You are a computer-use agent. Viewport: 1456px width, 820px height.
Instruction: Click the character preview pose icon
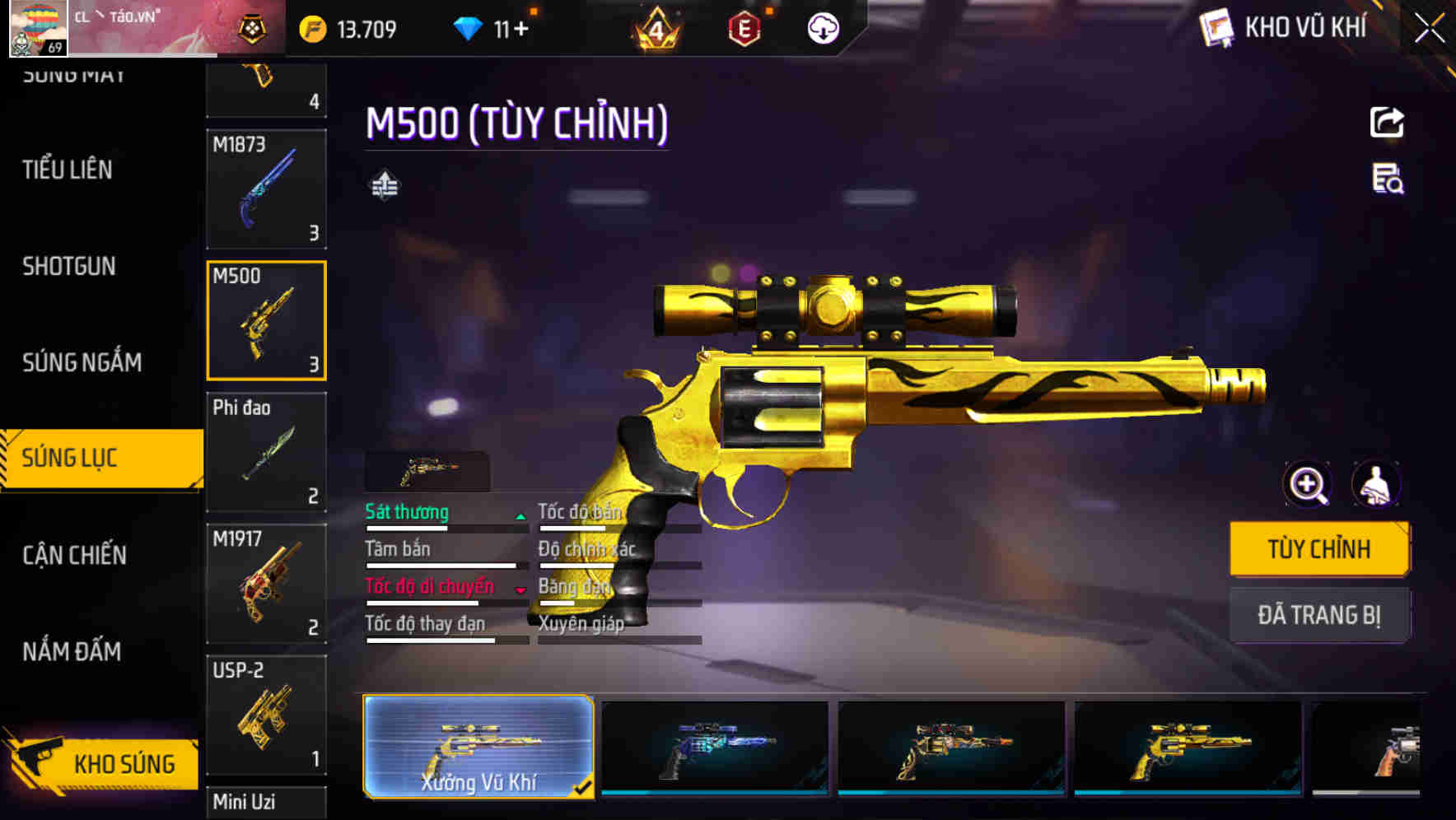1378,485
